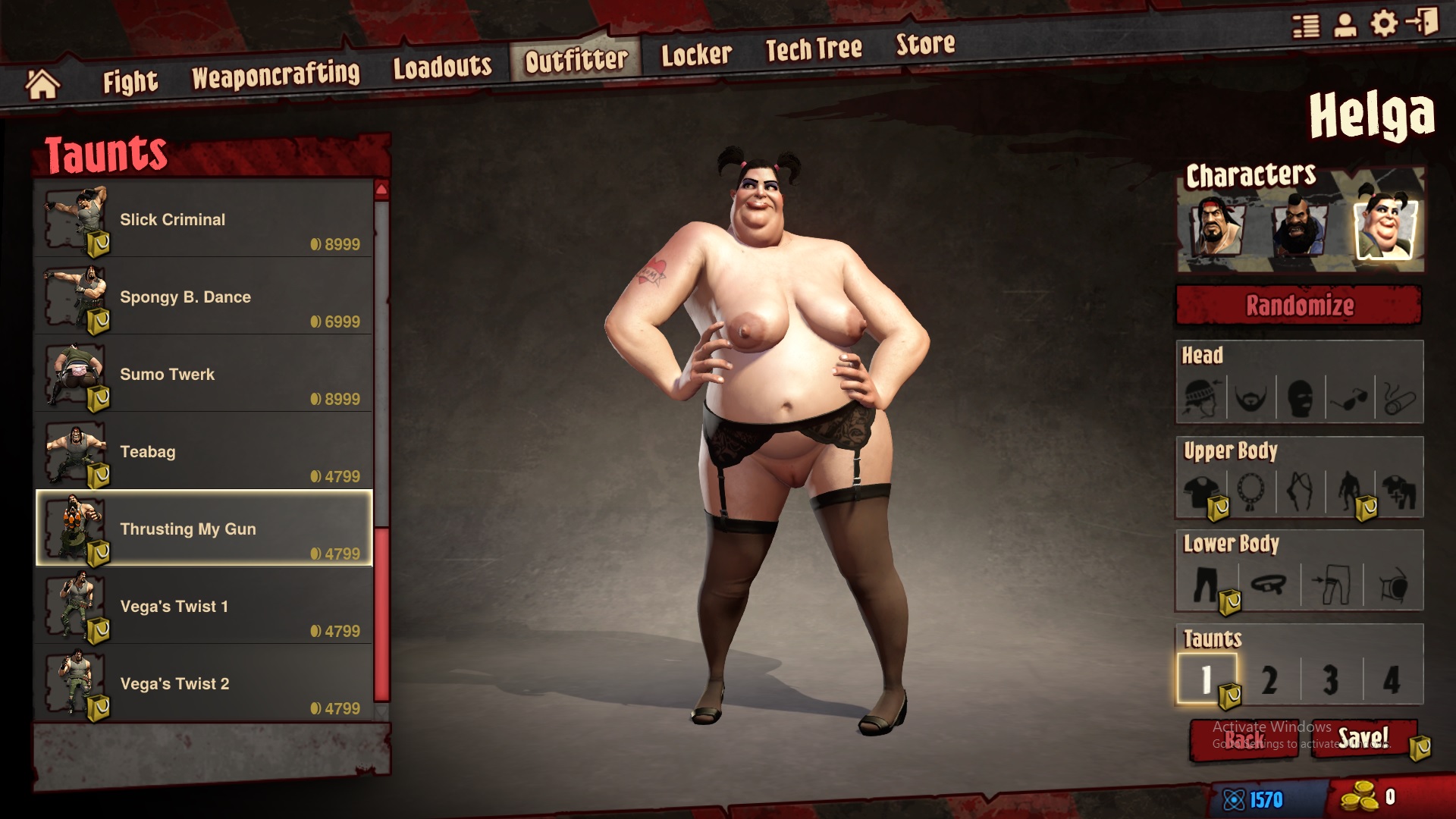Screen dimensions: 1456x819
Task: Select the Sumo Twerk taunt
Action: (x=202, y=375)
